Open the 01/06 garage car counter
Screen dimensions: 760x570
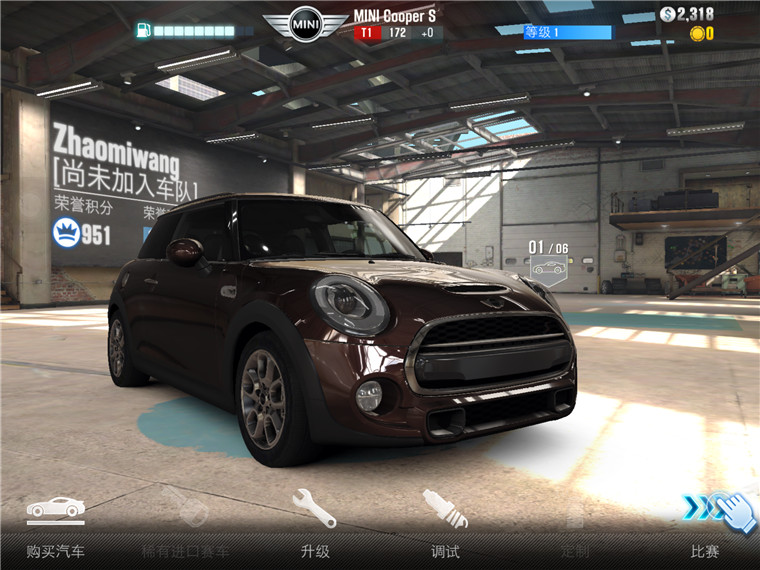coord(548,258)
